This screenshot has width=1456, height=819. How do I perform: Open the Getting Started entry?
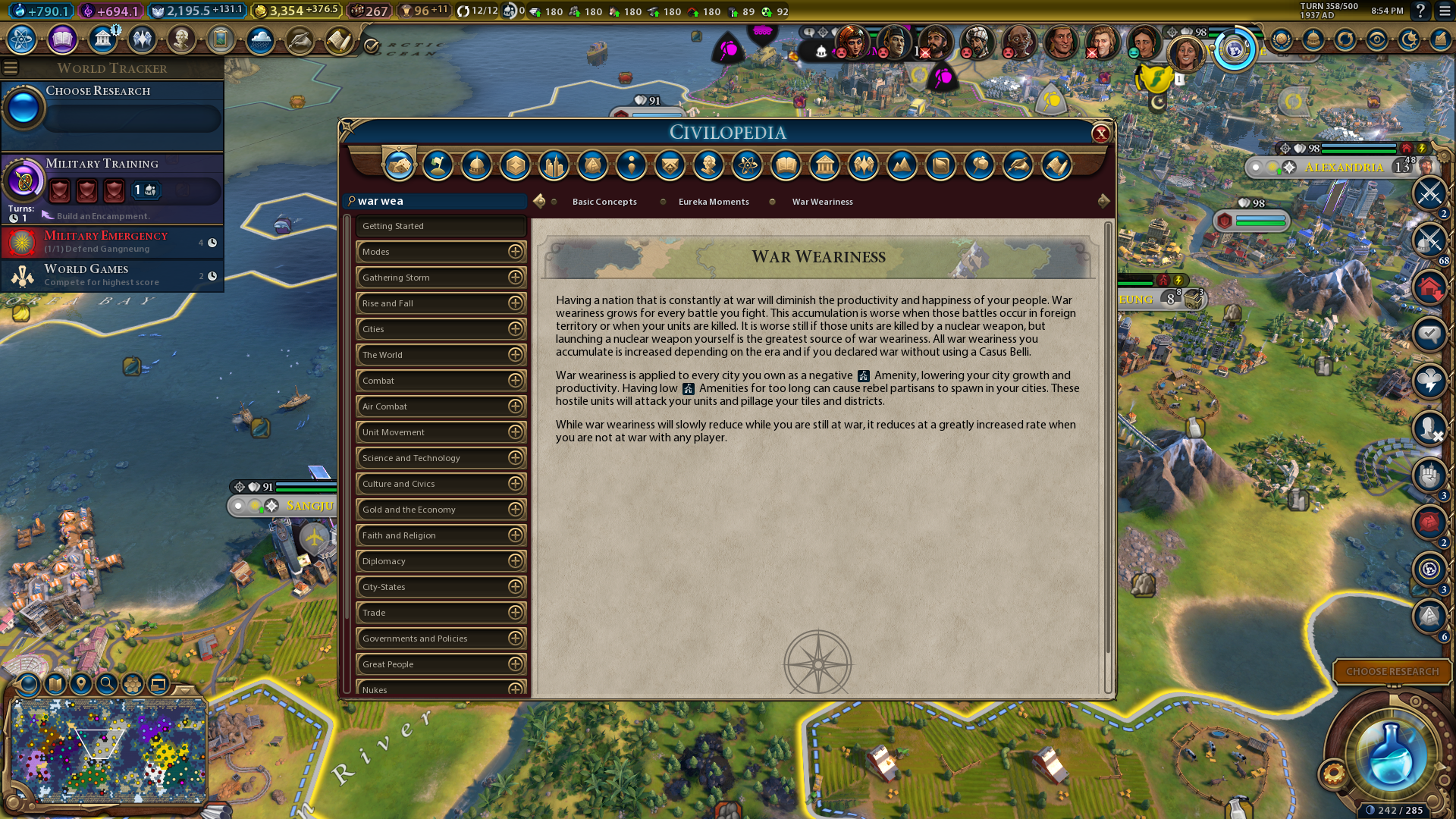pos(441,226)
